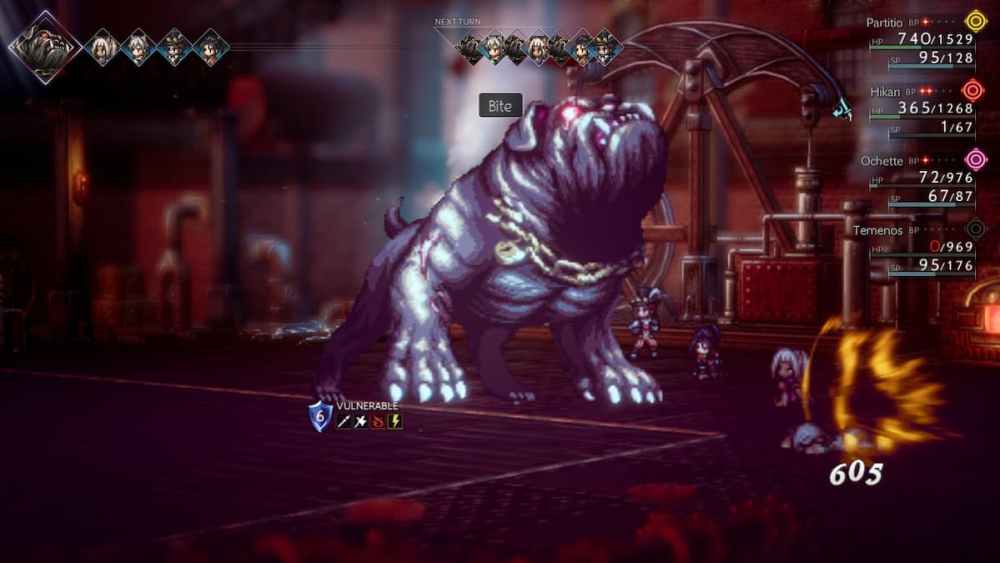
Task: Select Partitio in the party list
Action: 883,20
